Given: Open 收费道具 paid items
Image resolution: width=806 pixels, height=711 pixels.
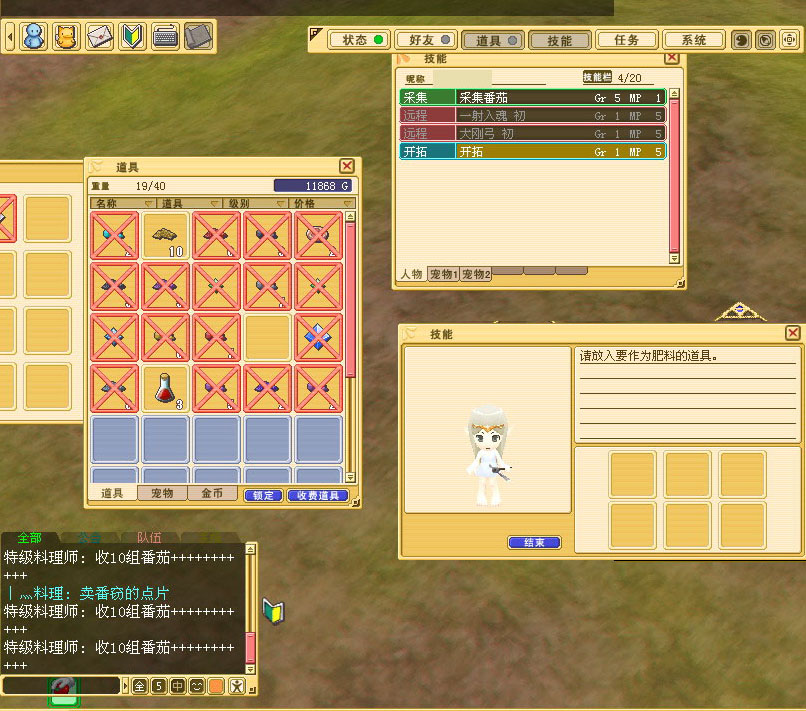Looking at the screenshot, I should point(317,495).
